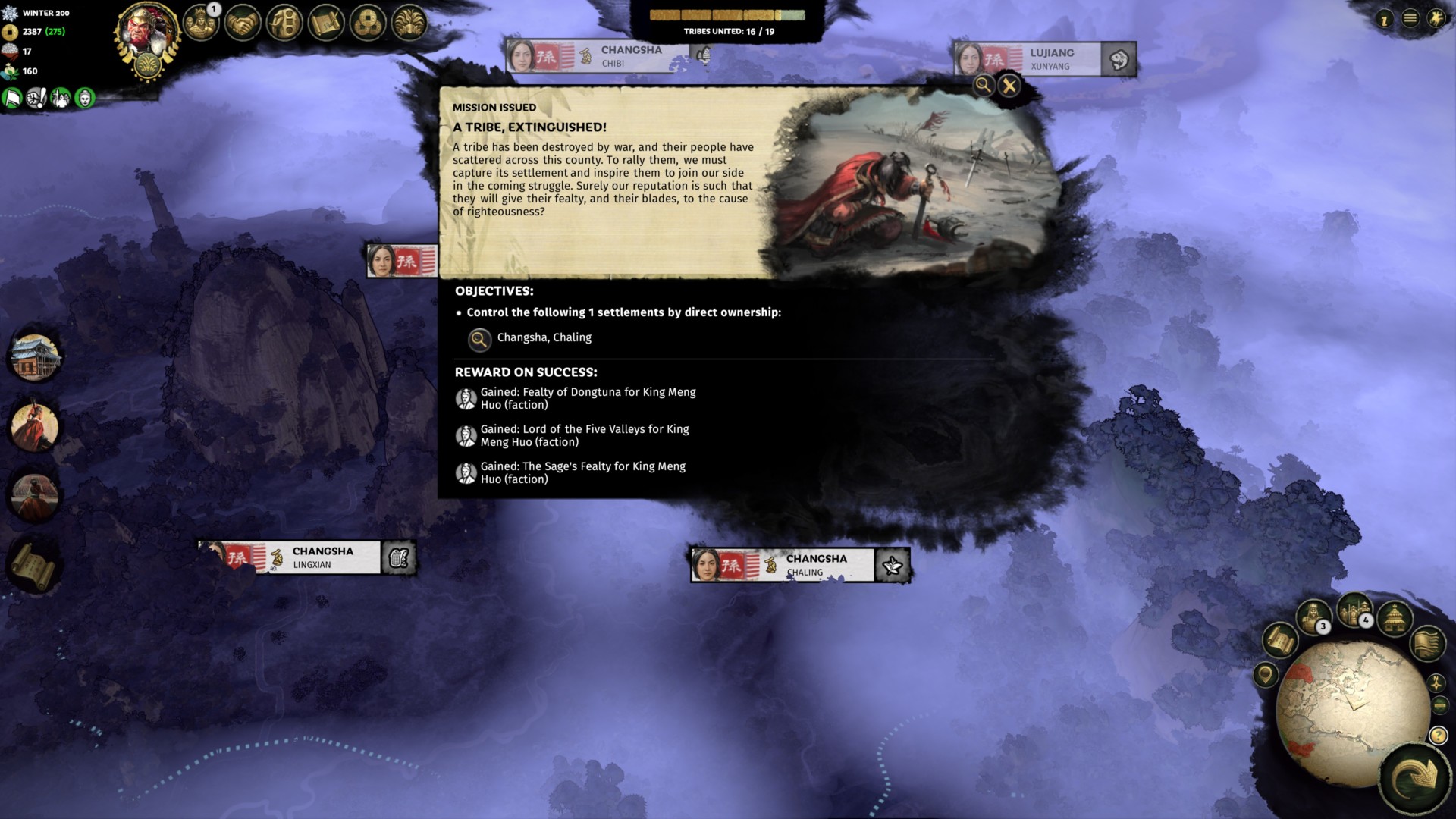This screenshot has width=1456, height=819.
Task: Open the treasury coins icon
Action: (x=367, y=21)
